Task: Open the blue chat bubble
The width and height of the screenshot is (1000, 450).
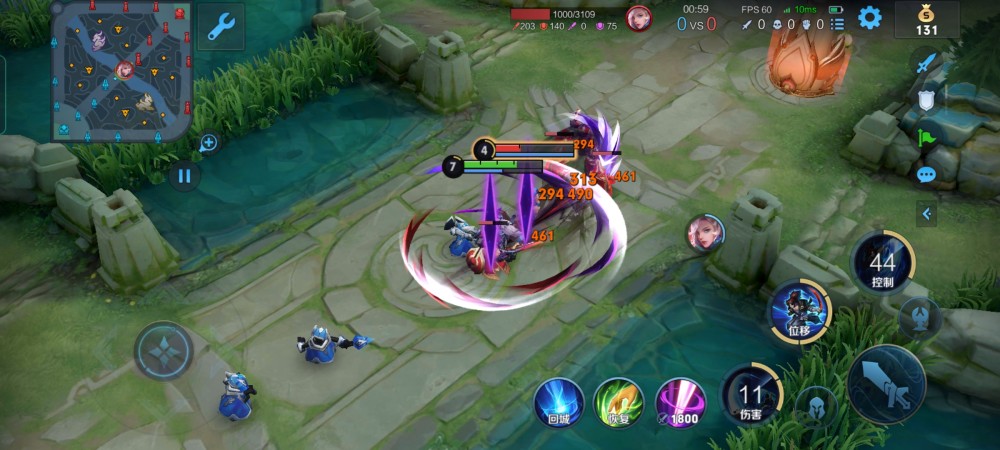Action: 926,174
